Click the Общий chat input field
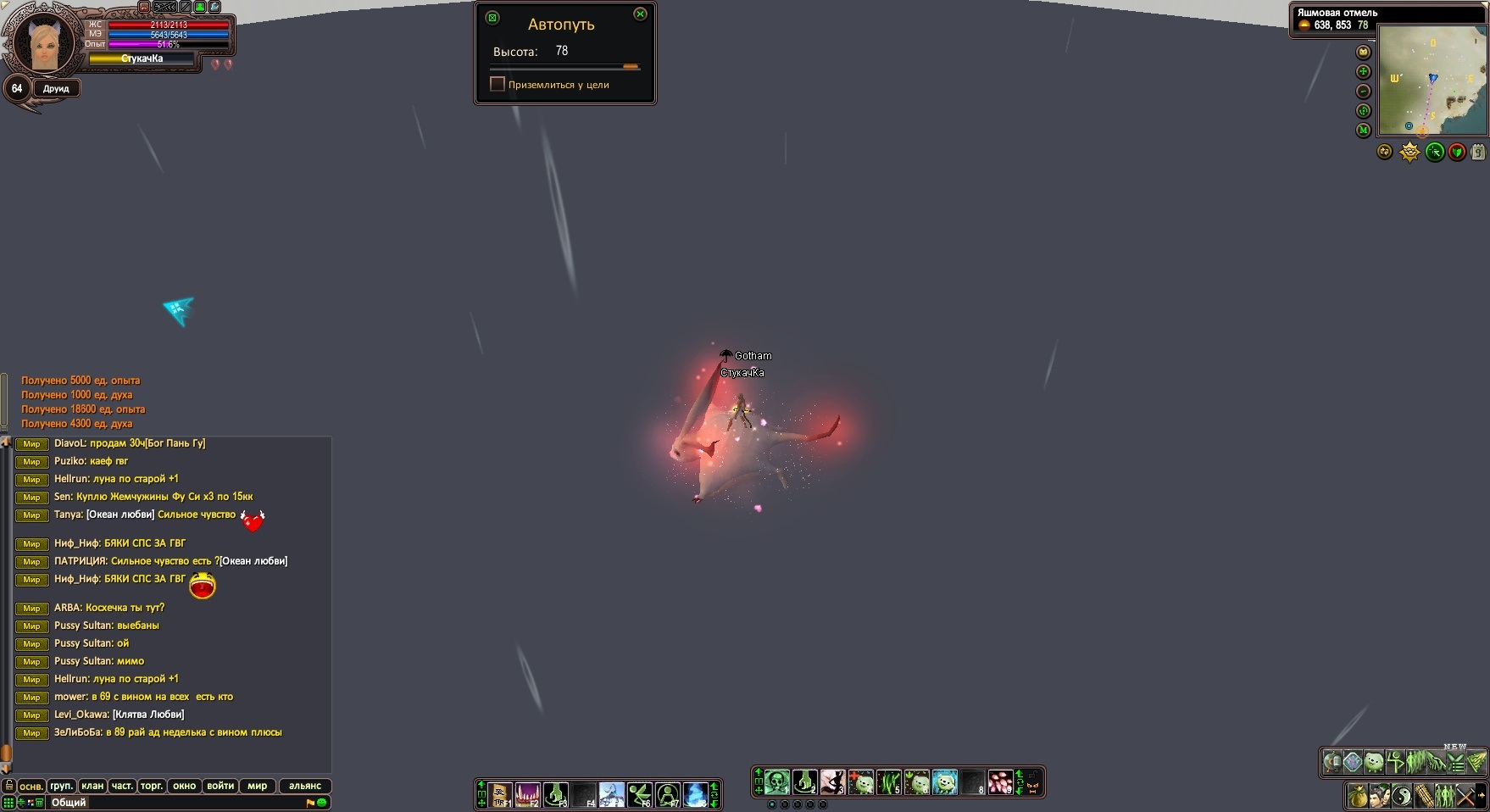The image size is (1490, 812). coord(170,803)
